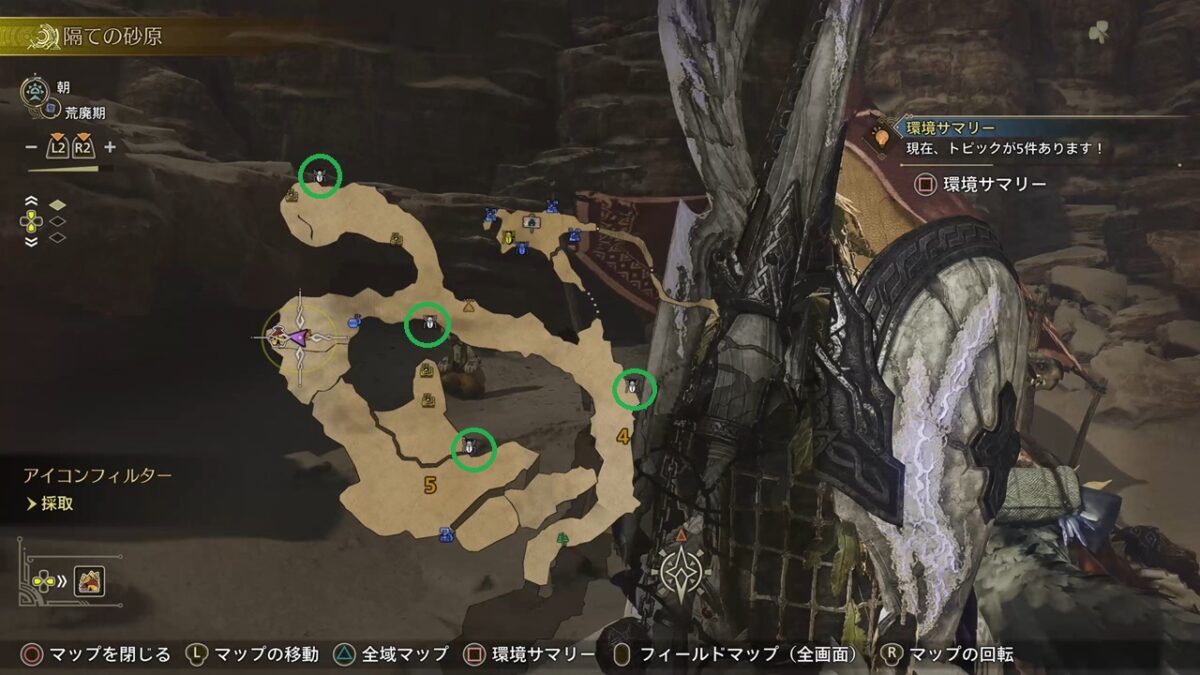Open 全域マップ from the bottom bar
The width and height of the screenshot is (1200, 675).
(x=404, y=654)
